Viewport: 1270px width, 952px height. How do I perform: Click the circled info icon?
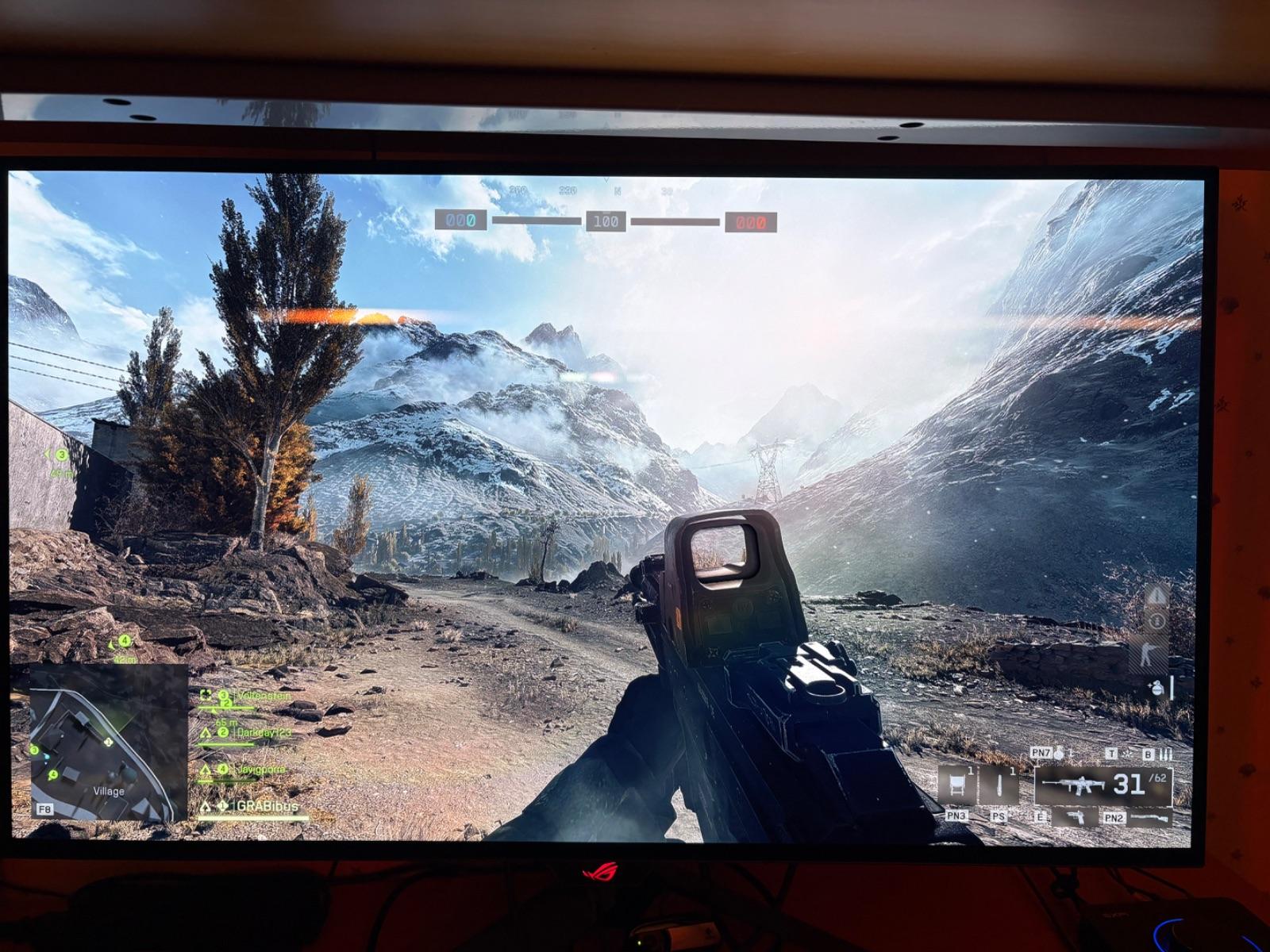pos(1156,621)
